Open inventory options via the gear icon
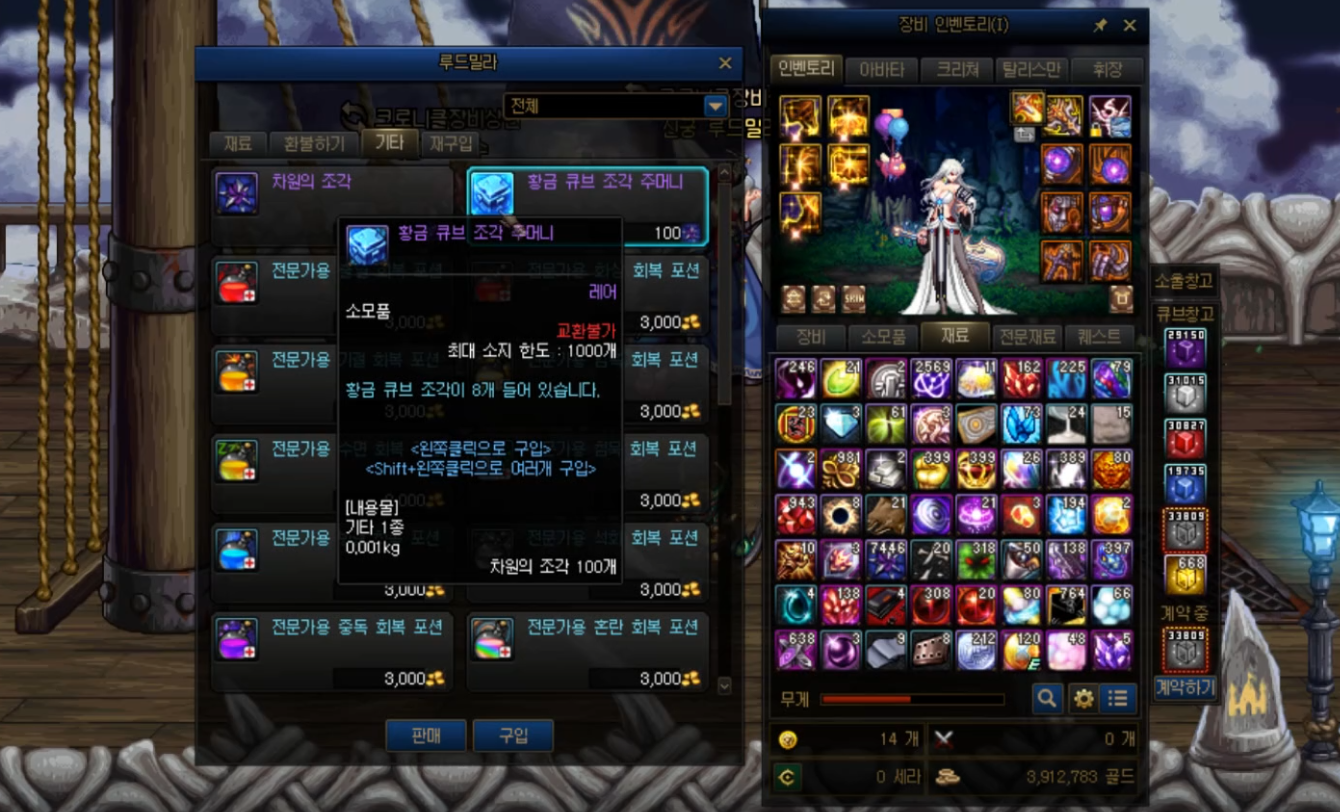The image size is (1340, 812). (x=1083, y=698)
